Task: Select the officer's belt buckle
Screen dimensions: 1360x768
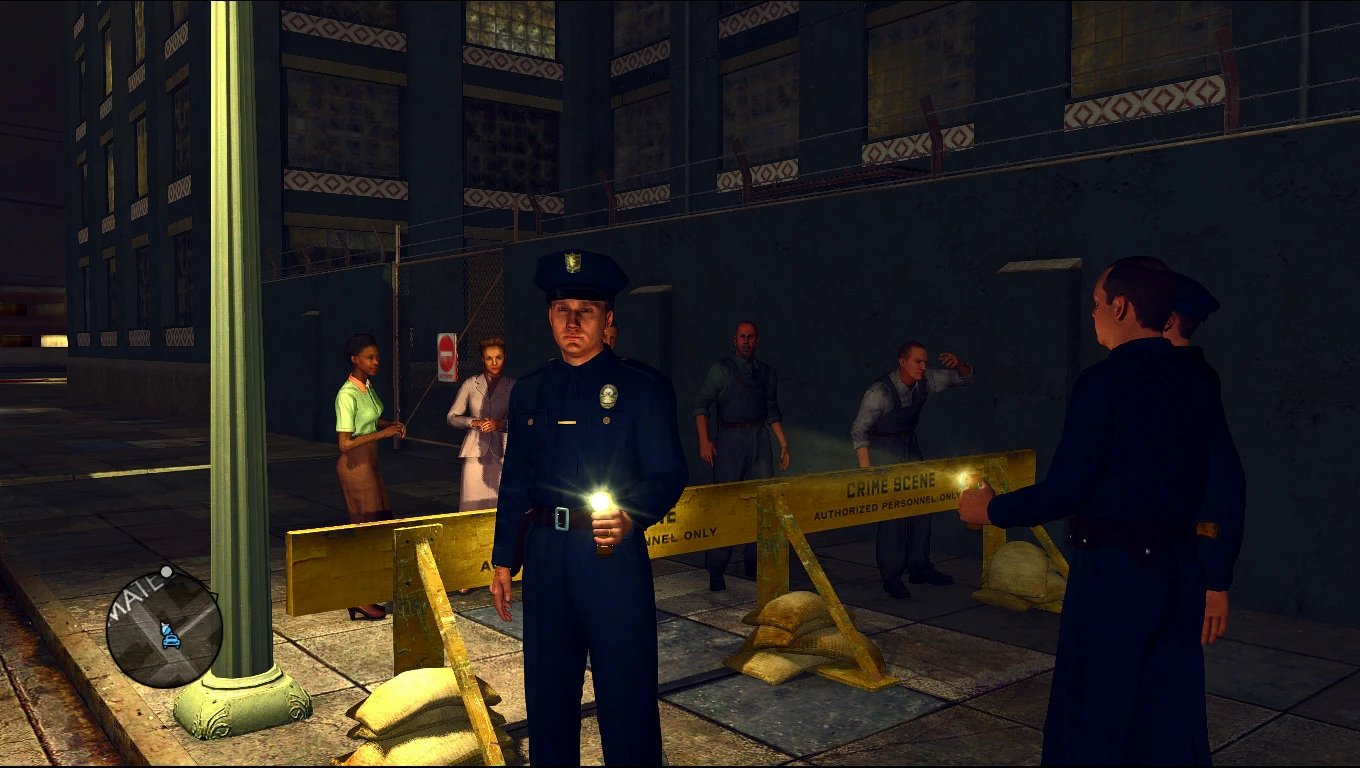Action: click(x=563, y=519)
